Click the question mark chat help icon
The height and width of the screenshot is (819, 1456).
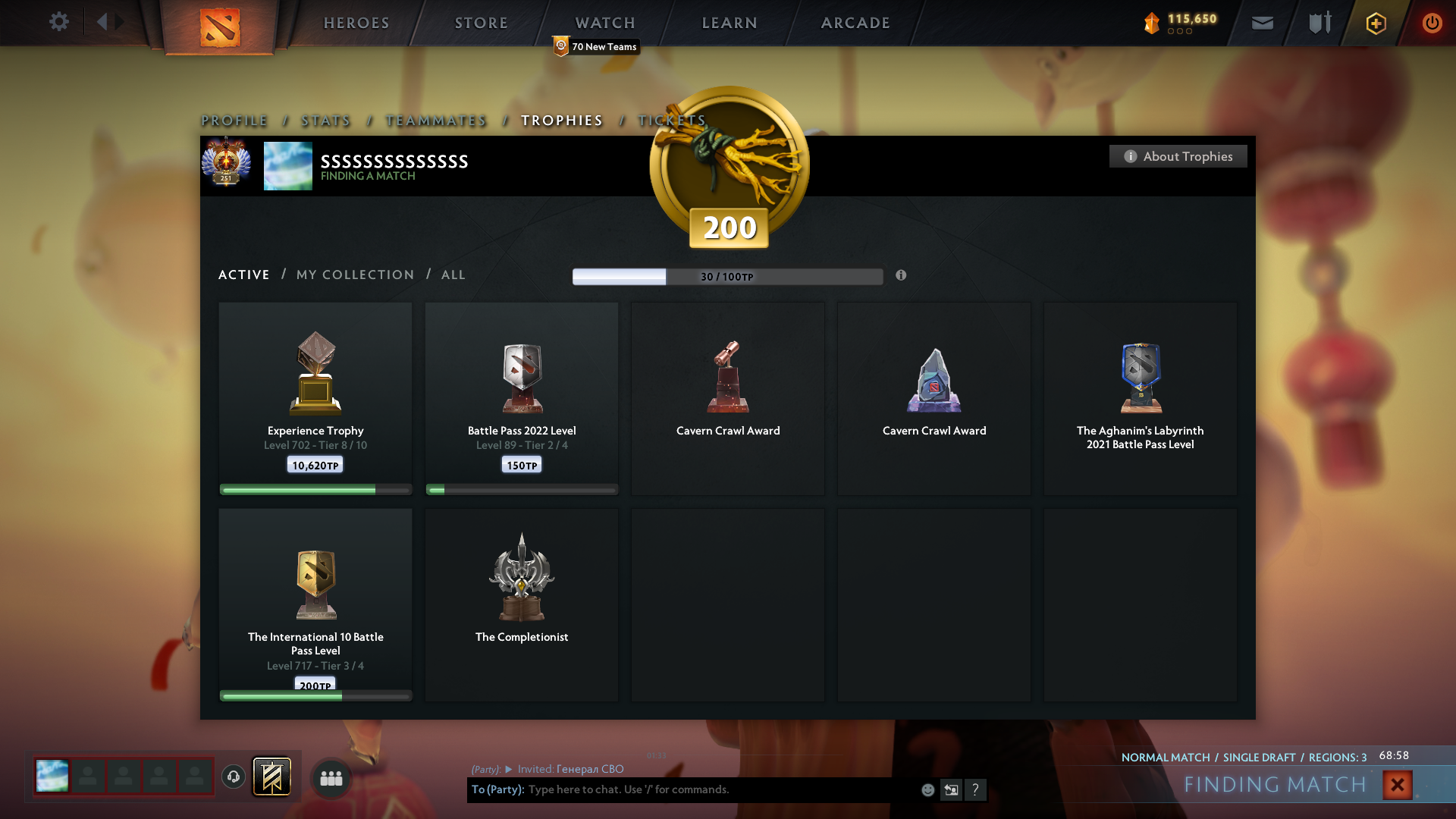click(977, 789)
